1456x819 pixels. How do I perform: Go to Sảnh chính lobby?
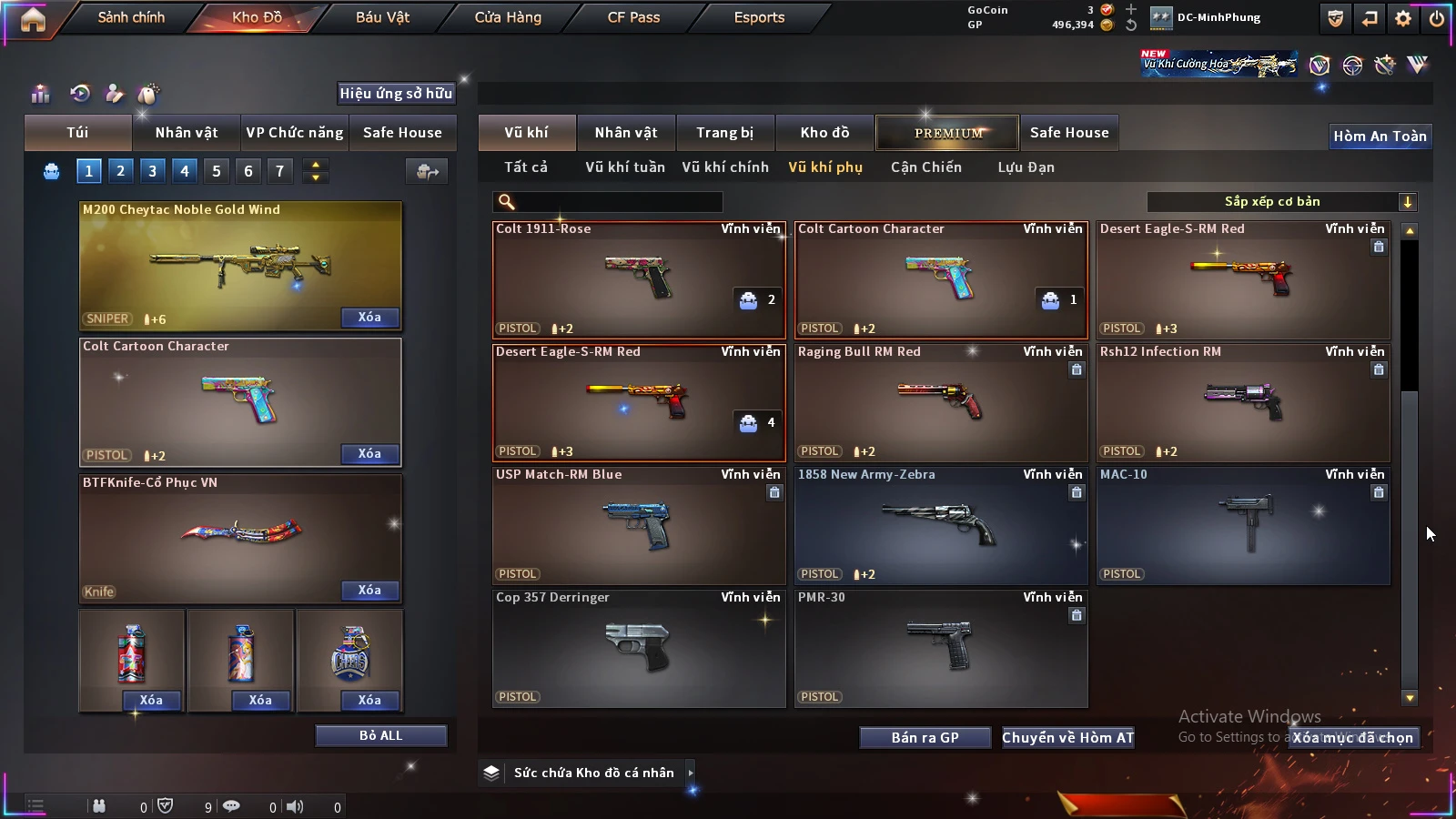(131, 17)
